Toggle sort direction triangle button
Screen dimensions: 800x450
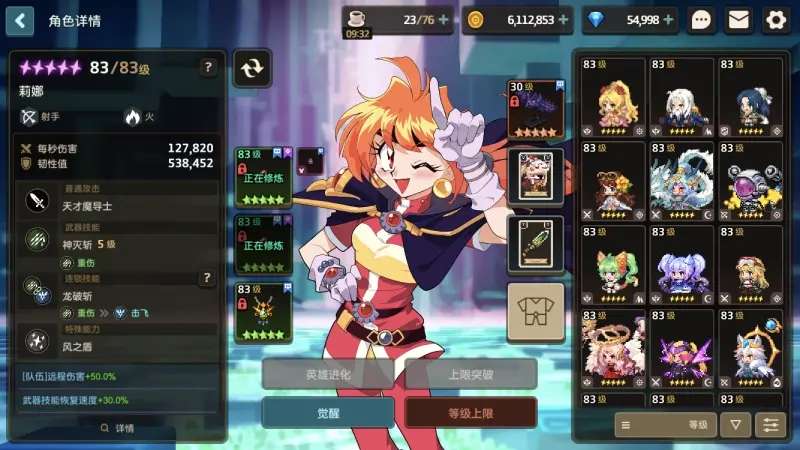coord(735,425)
